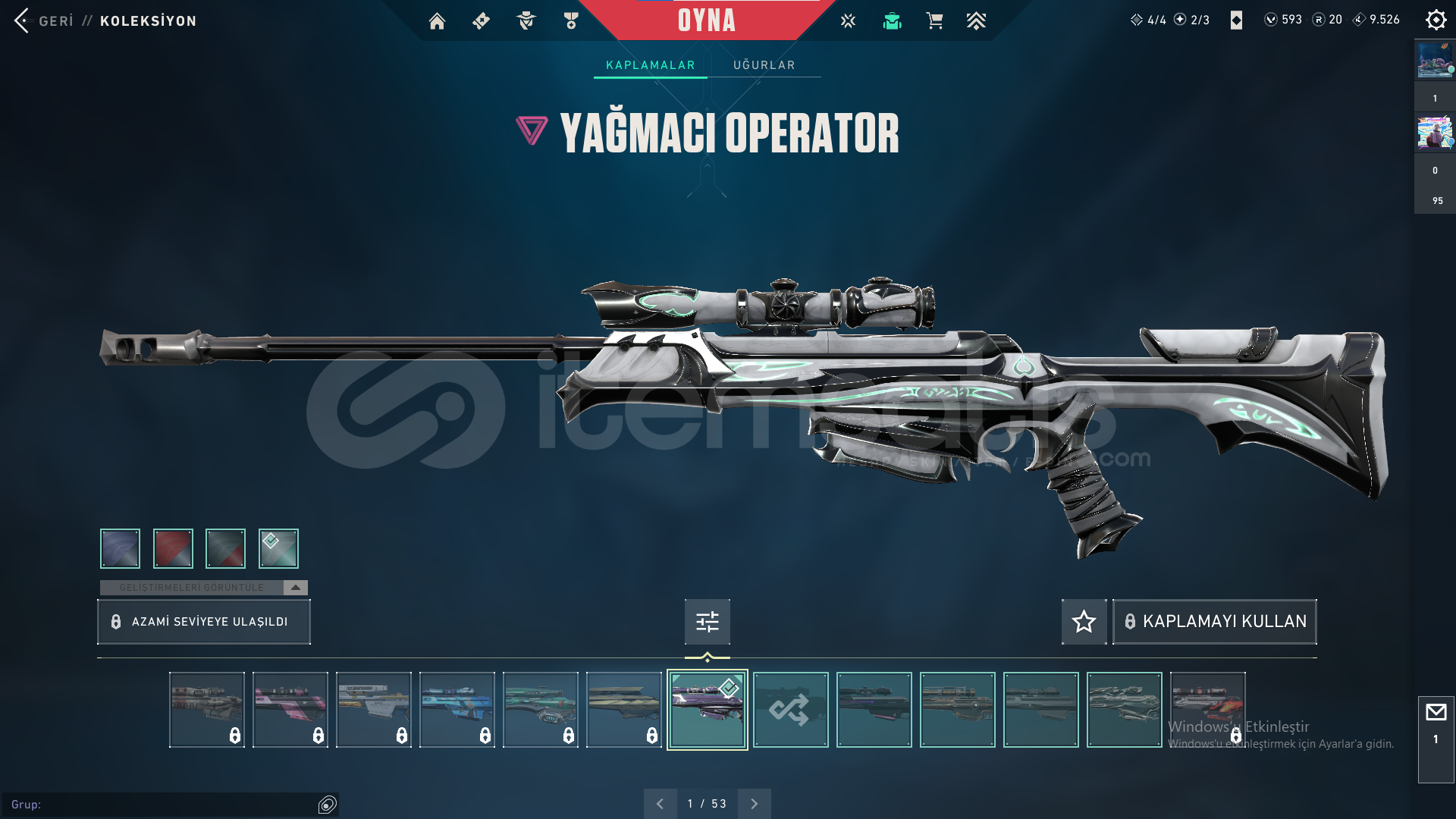Click the Azami Seviyeye Ulaşıldı button

[x=204, y=622]
